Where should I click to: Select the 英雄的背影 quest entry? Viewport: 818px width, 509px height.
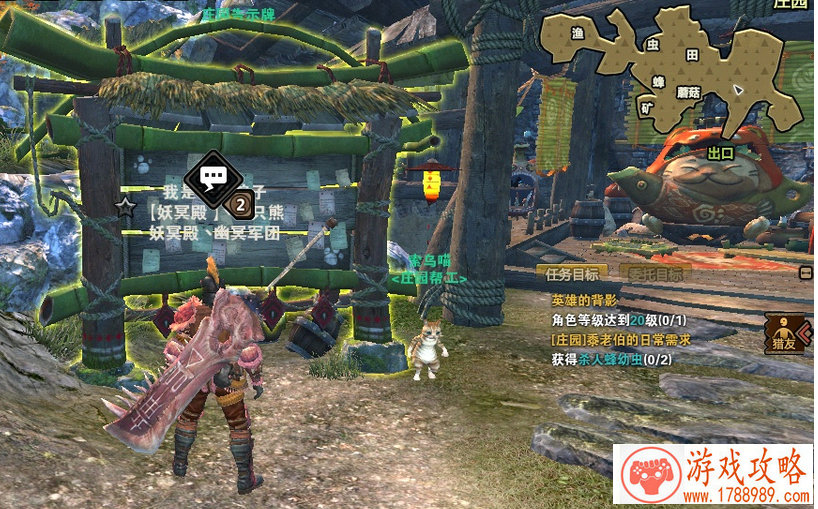[585, 300]
